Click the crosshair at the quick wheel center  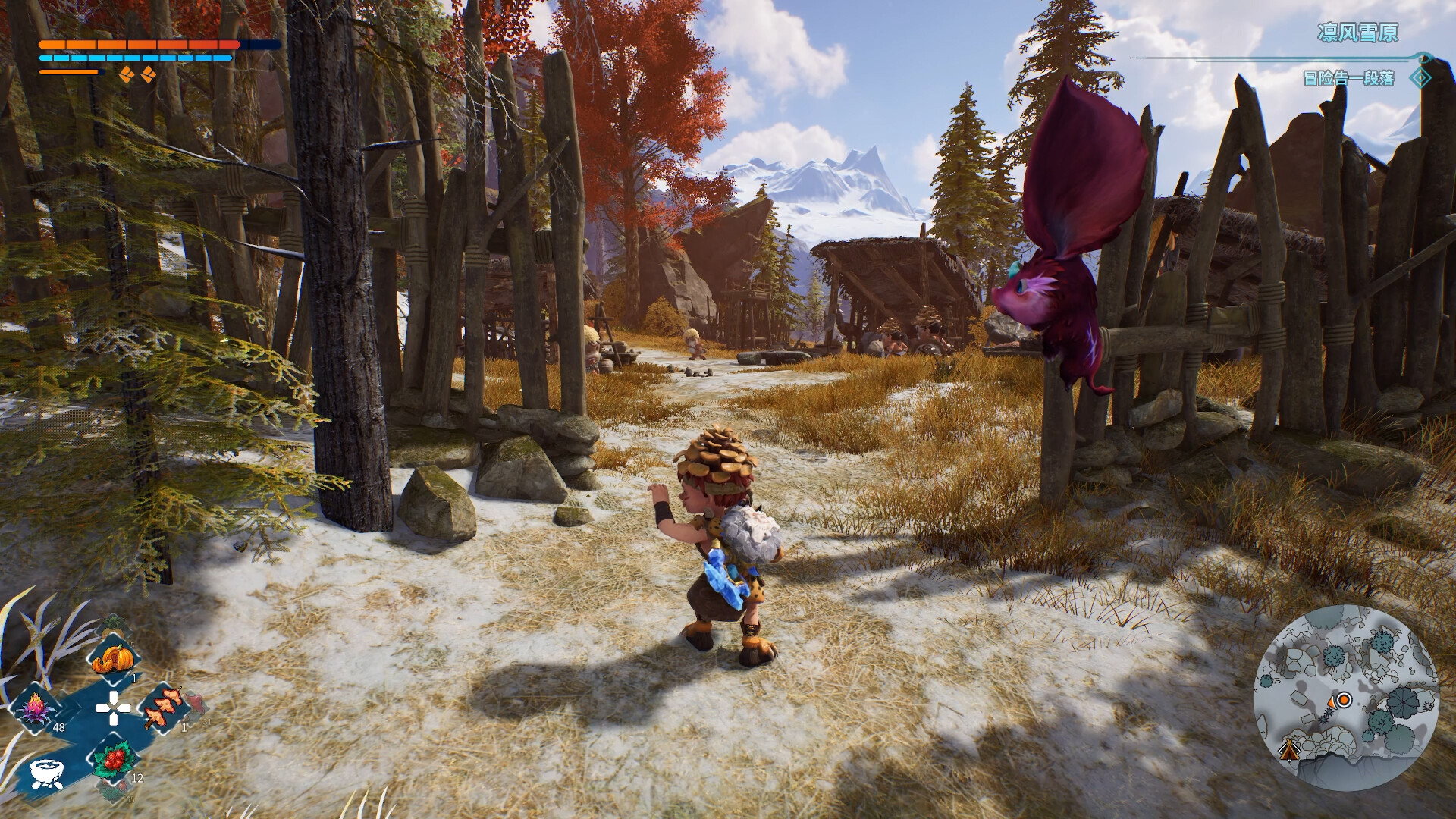pos(113,708)
